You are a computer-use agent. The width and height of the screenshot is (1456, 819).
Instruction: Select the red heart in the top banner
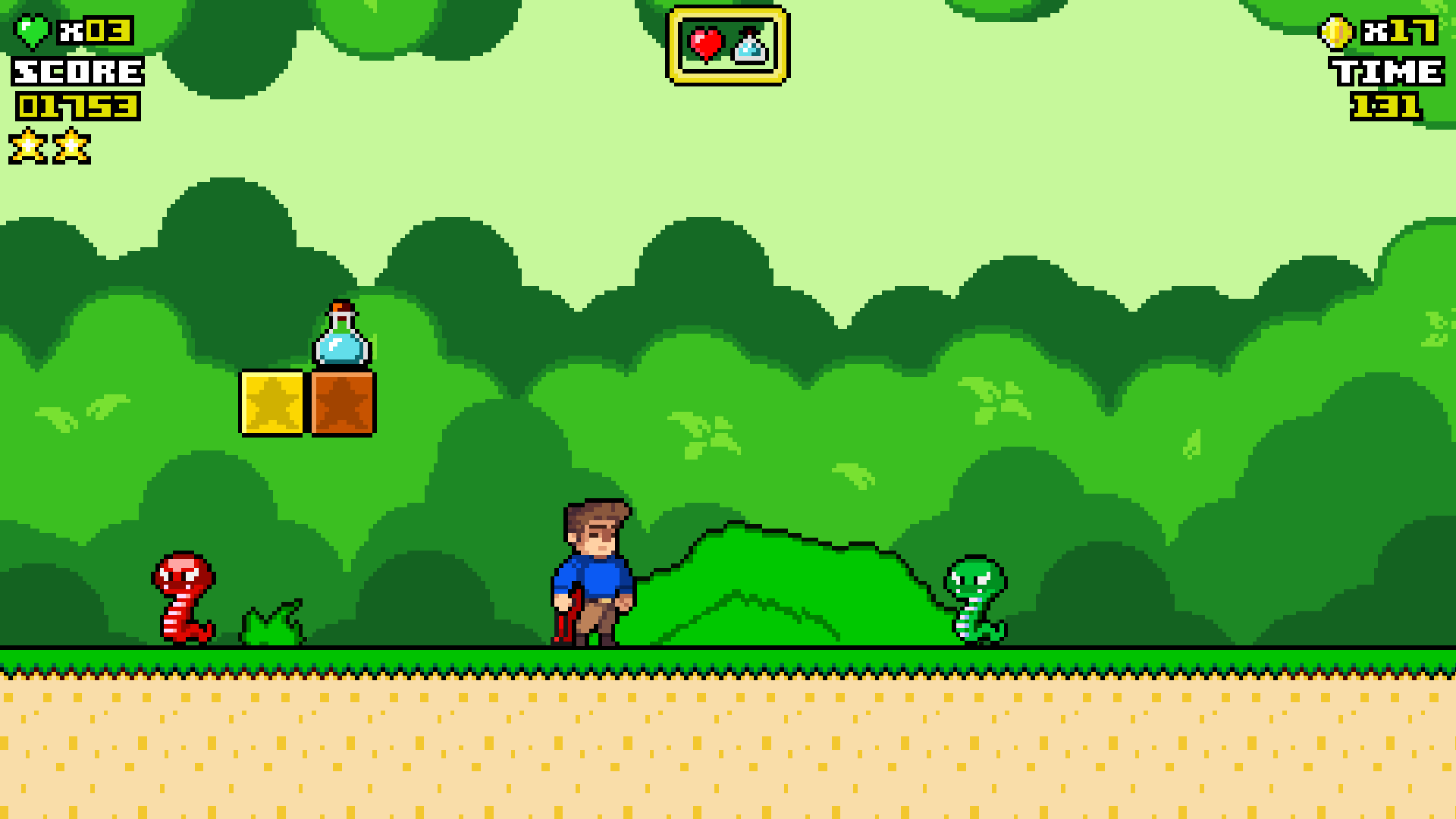click(x=706, y=44)
